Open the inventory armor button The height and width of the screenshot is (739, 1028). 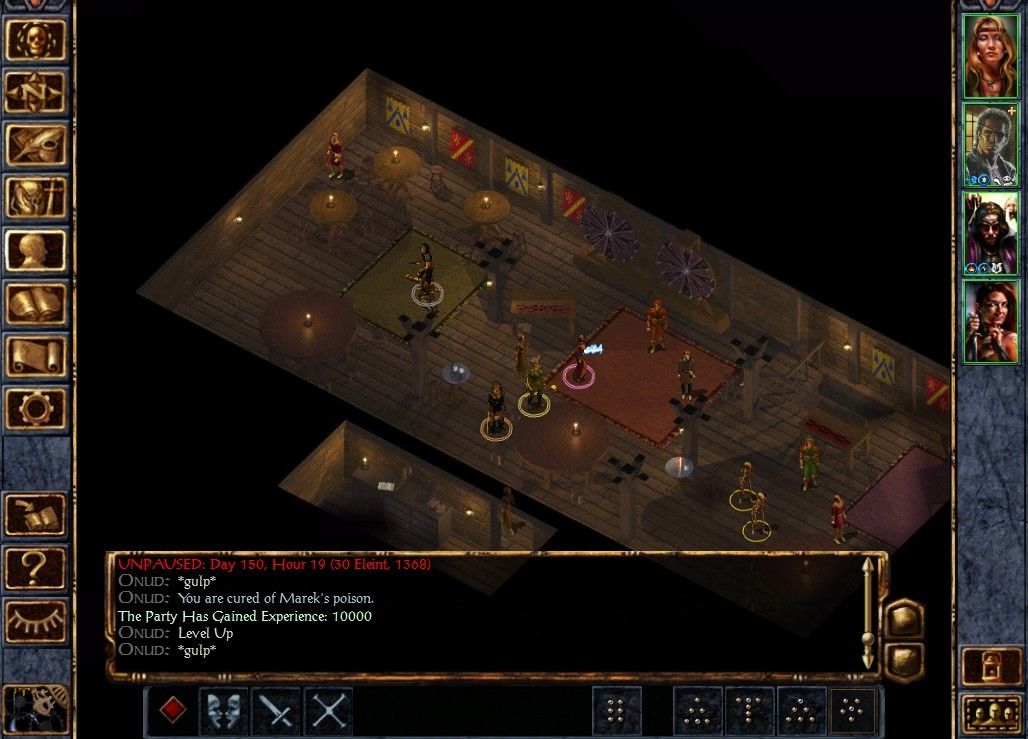click(36, 199)
